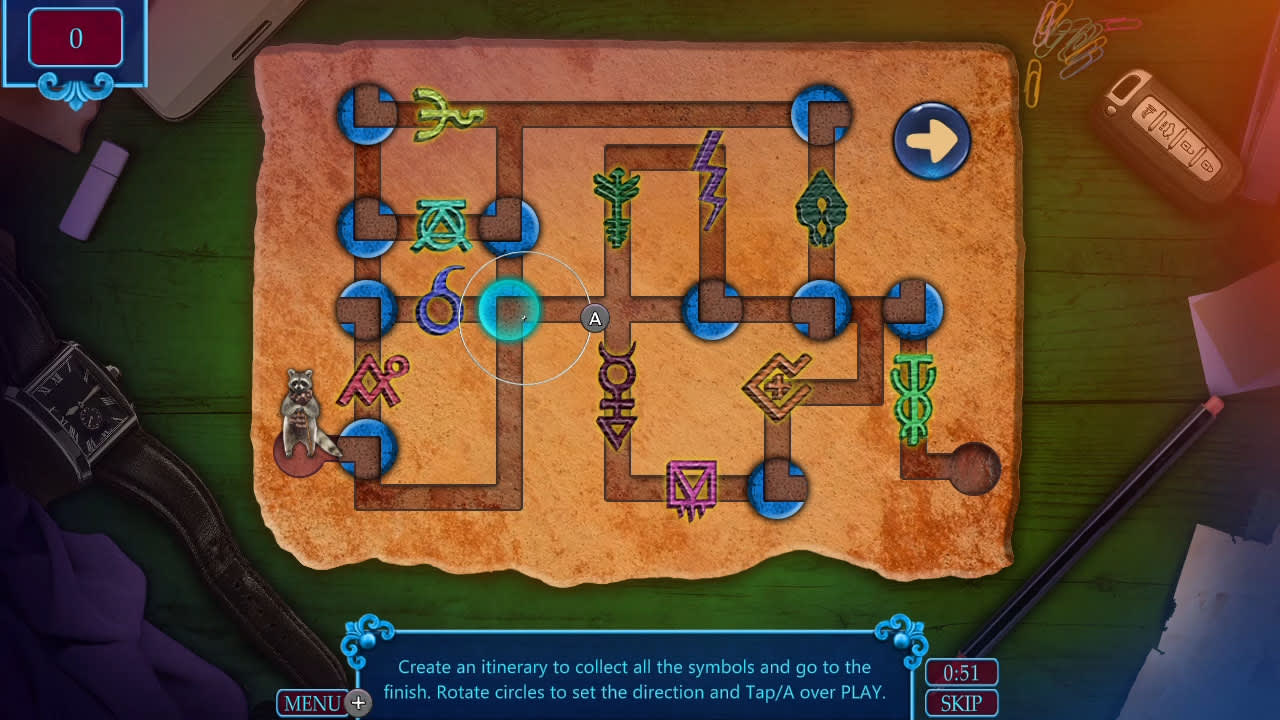Rotate the circle directly below the dark green spade symbol
The width and height of the screenshot is (1280, 720).
tap(821, 309)
